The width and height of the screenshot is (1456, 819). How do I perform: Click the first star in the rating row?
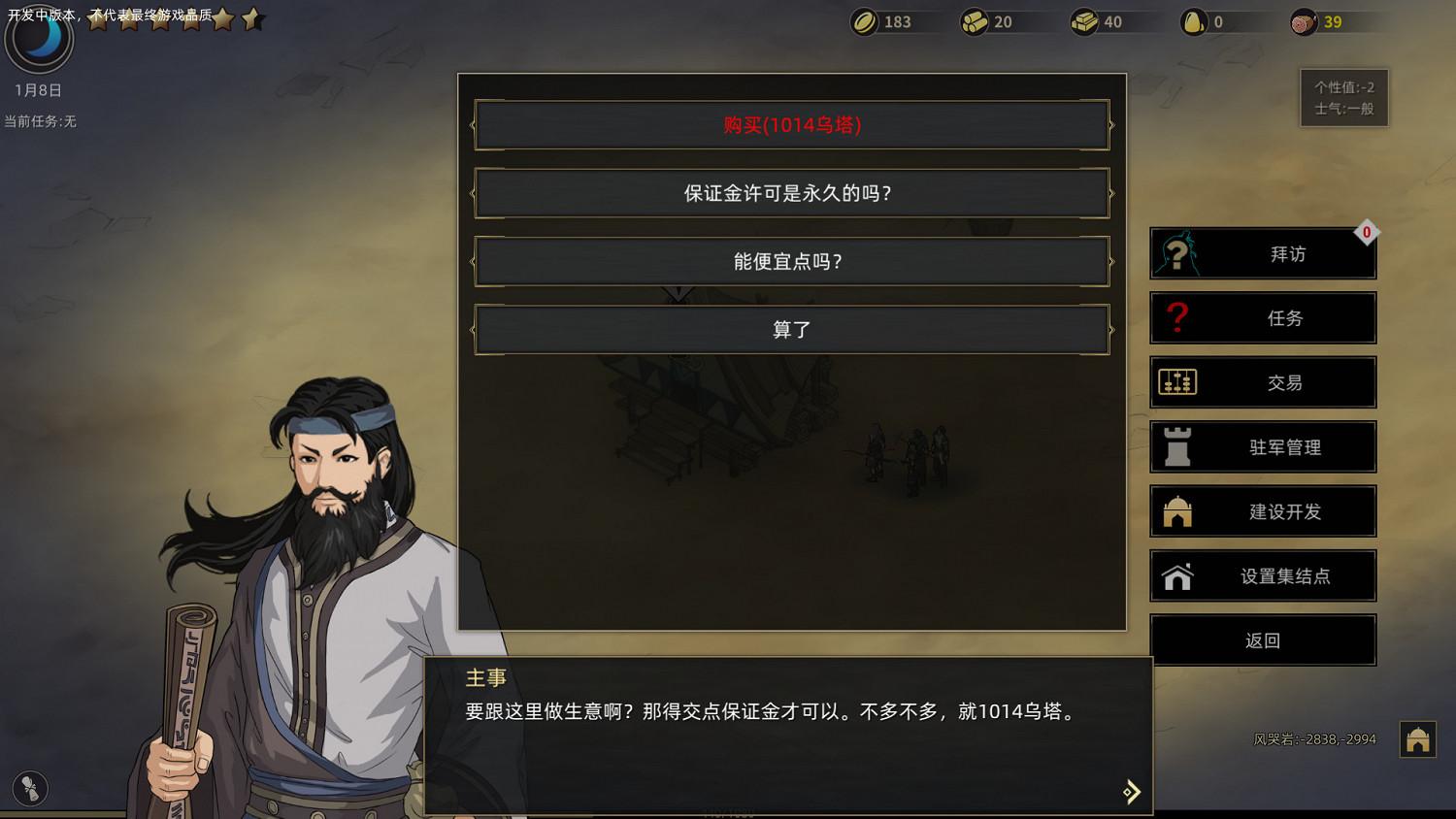point(97,18)
